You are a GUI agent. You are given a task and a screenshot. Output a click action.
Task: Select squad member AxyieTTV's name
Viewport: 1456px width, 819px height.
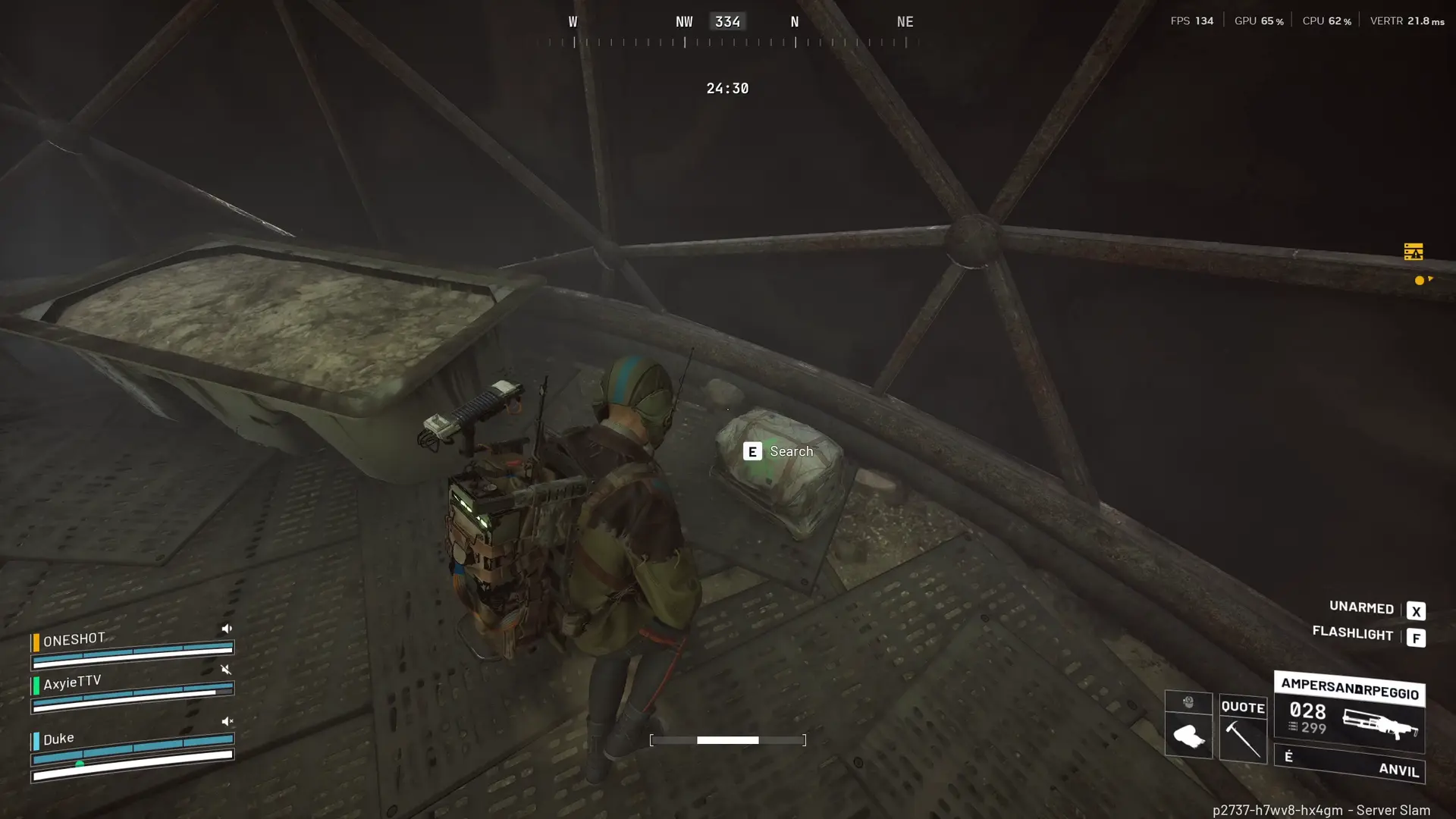click(x=71, y=682)
